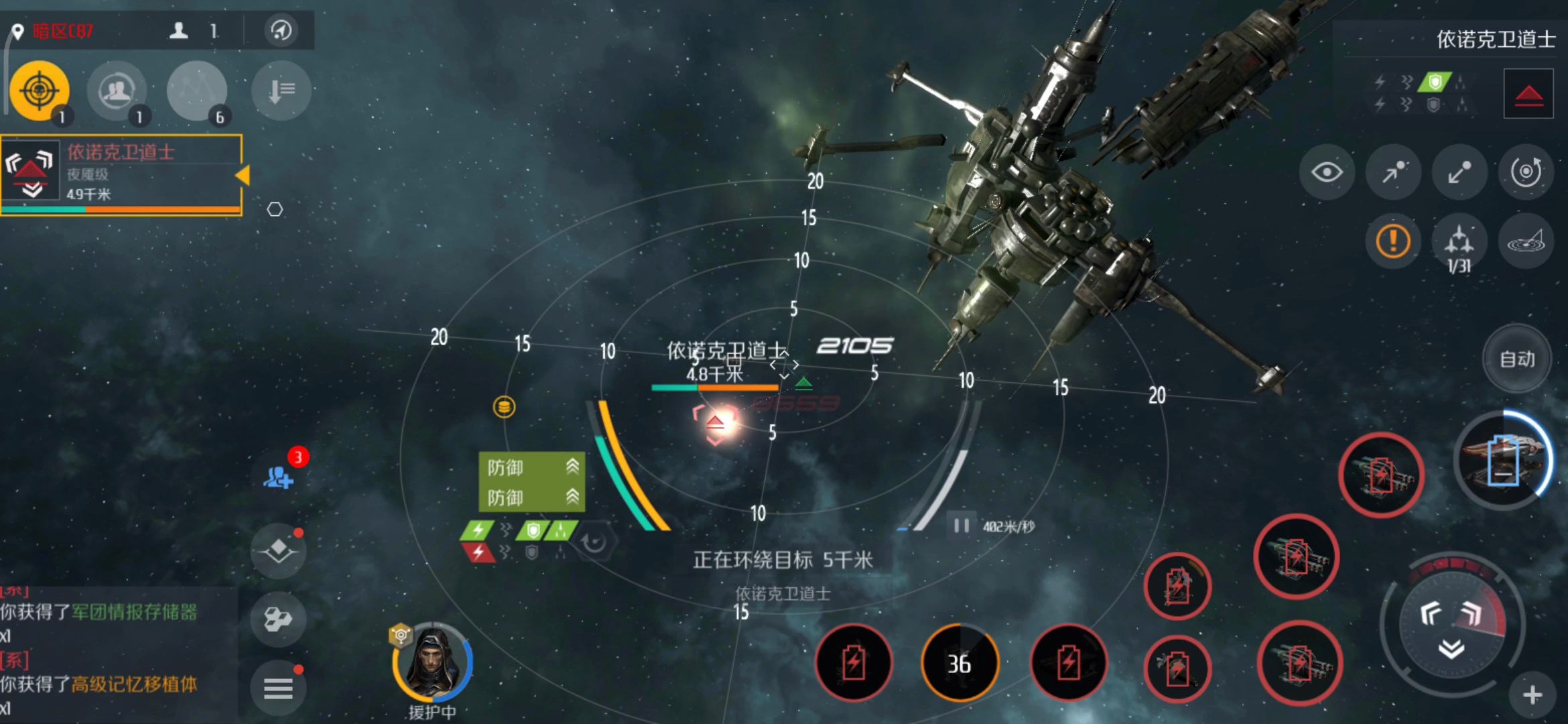Enable the red lightning weapon toggle
This screenshot has height=724, width=1568.
pos(478,553)
